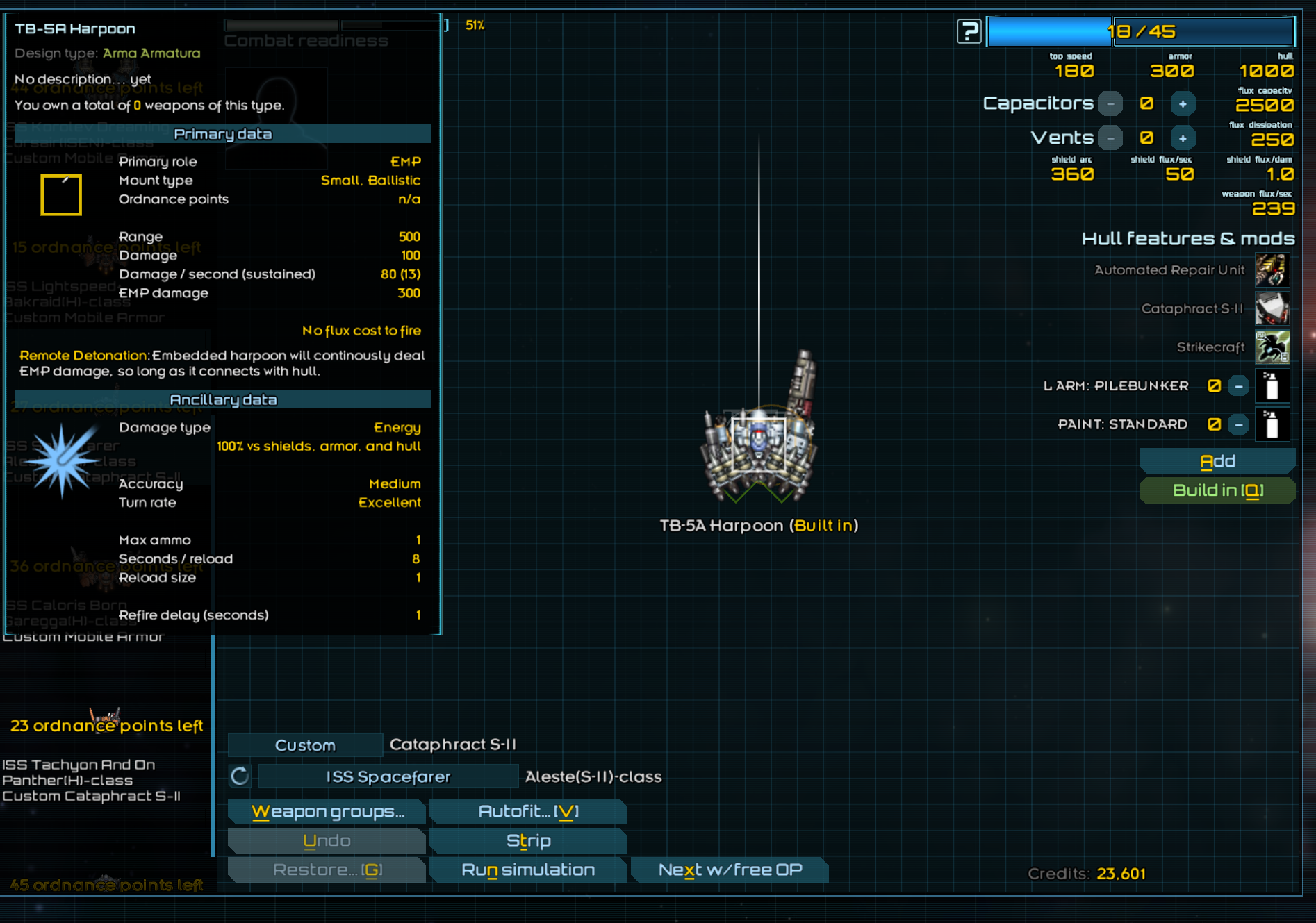1316x923 pixels.
Task: Decrease the Vents count
Action: click(x=1110, y=138)
